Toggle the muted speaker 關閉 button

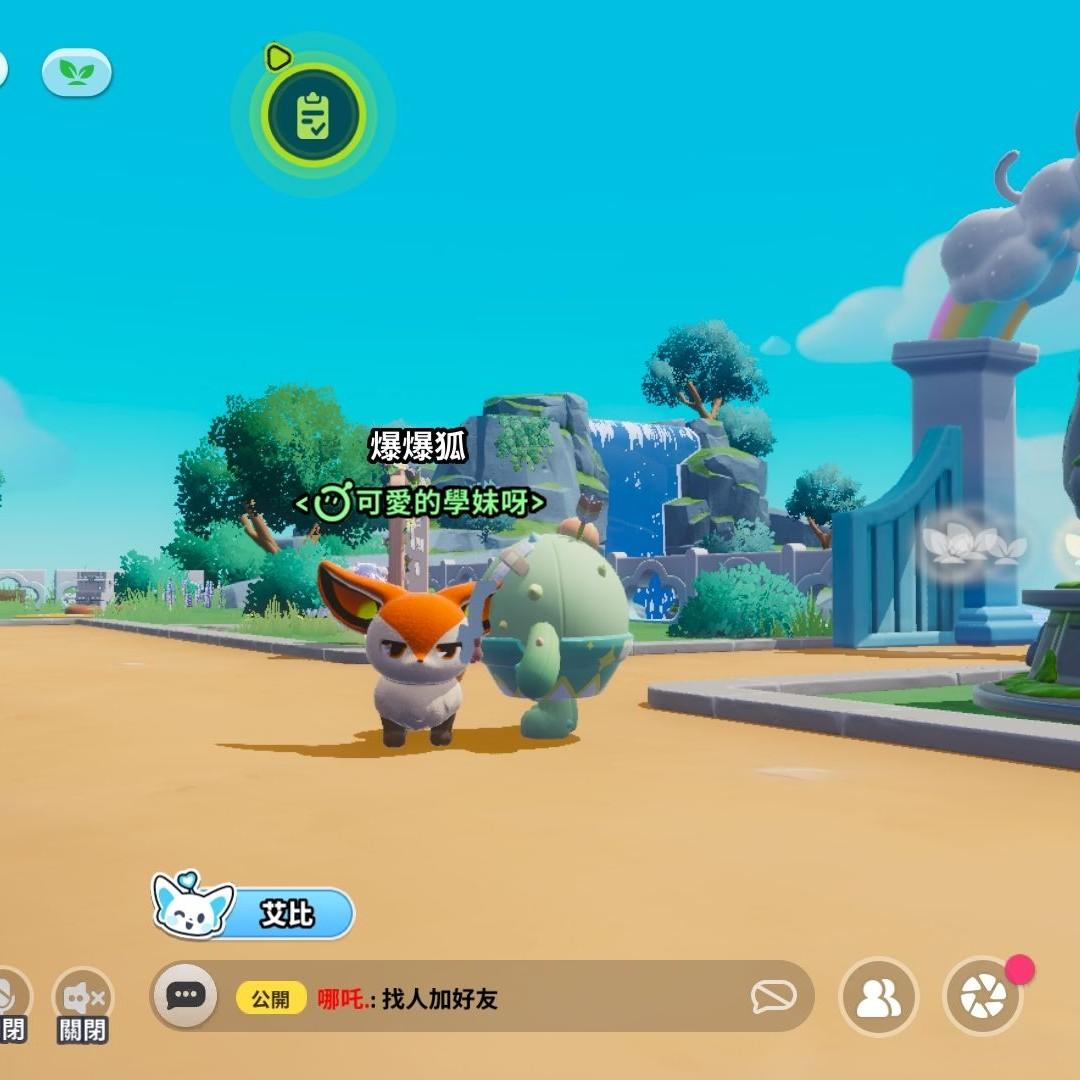coord(83,1000)
